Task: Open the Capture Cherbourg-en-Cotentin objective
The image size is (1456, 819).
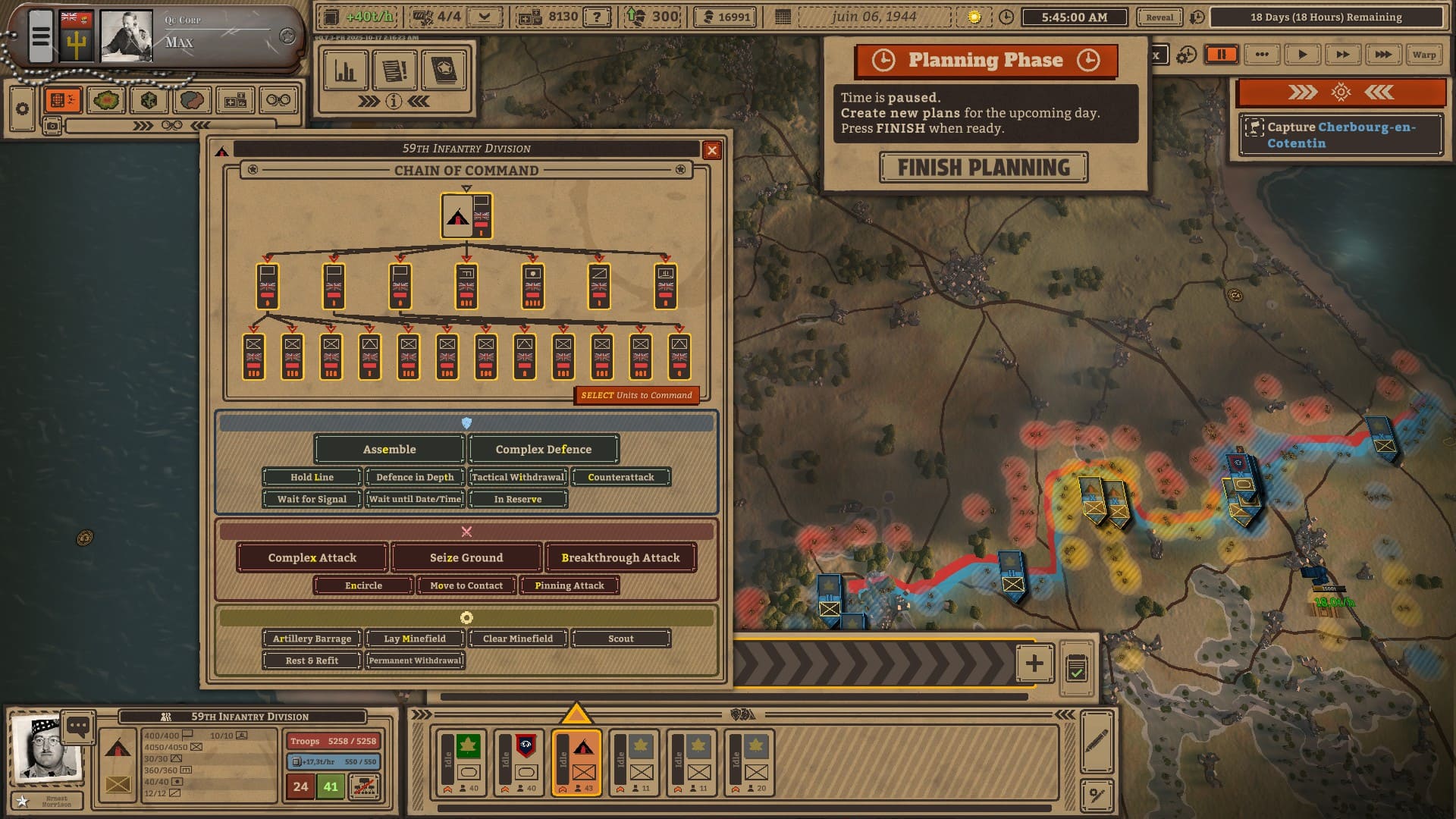Action: coord(1341,135)
